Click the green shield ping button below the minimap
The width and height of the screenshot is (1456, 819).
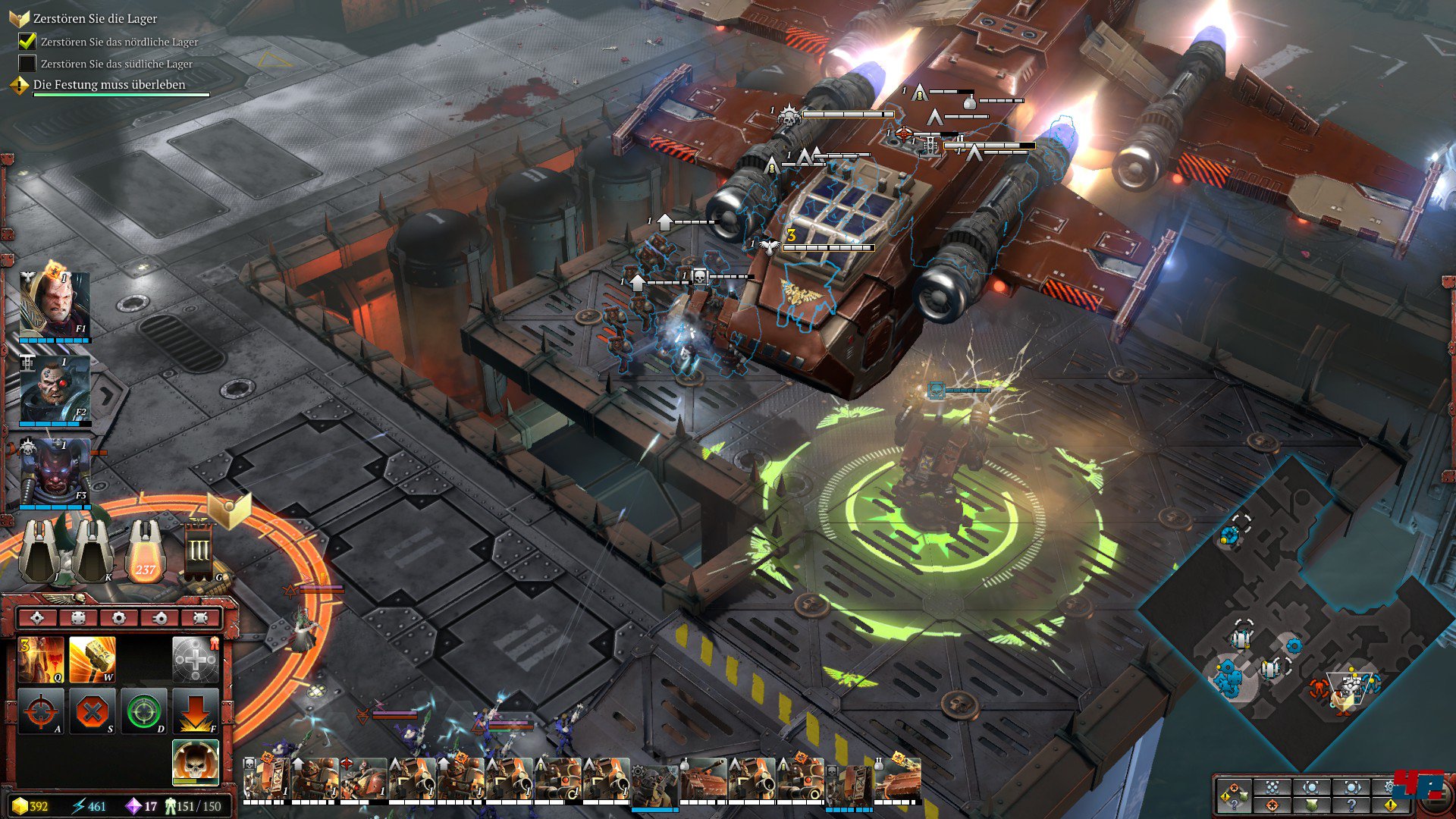point(1311,805)
